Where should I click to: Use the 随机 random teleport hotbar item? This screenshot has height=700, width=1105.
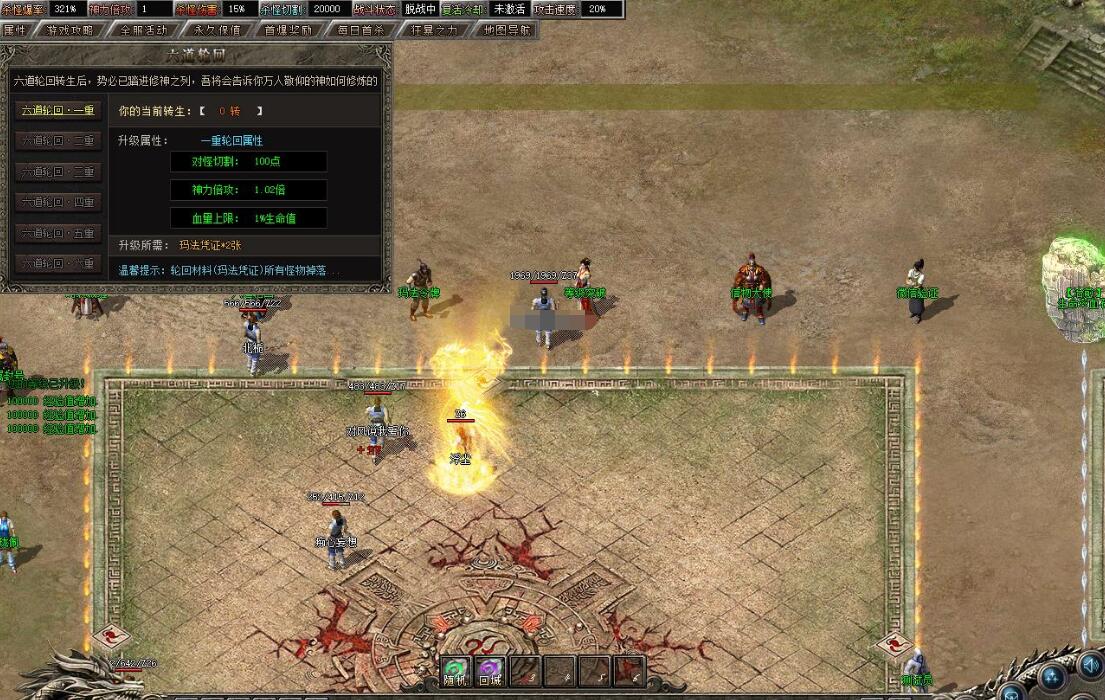456,671
